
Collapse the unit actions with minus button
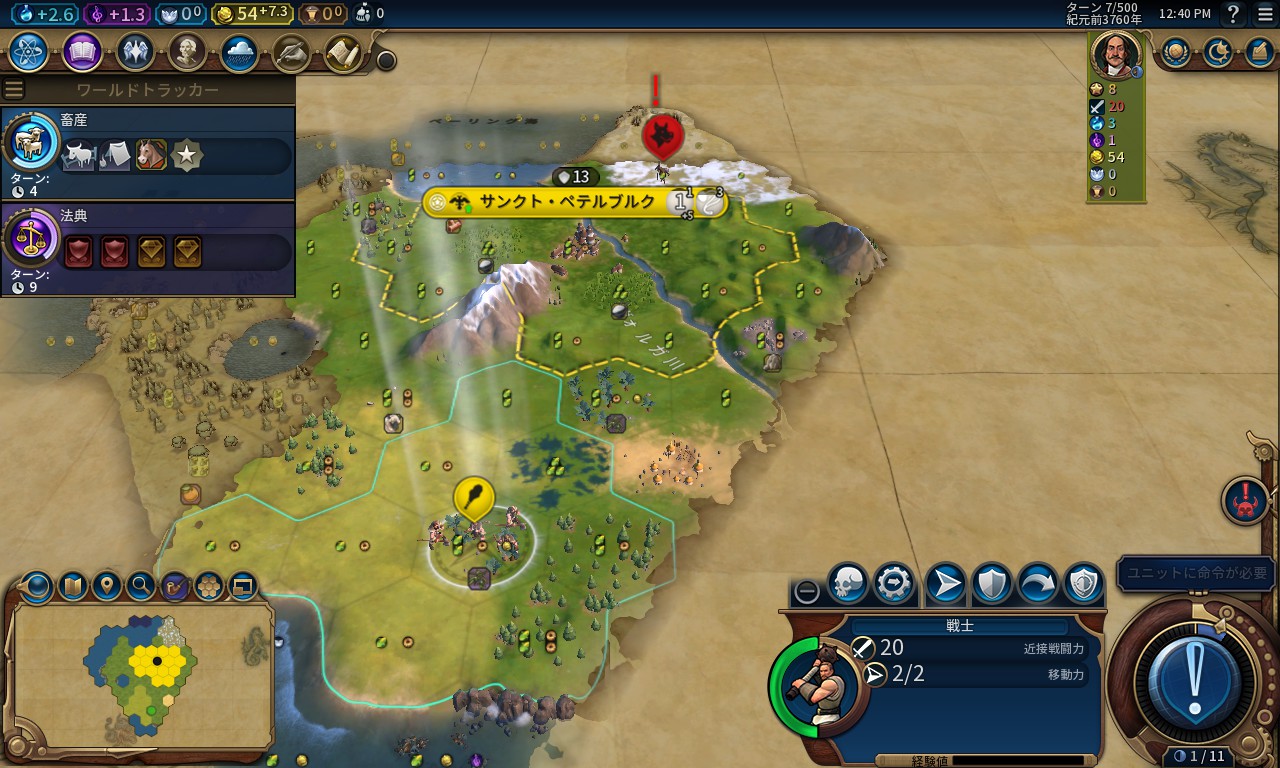(x=806, y=591)
